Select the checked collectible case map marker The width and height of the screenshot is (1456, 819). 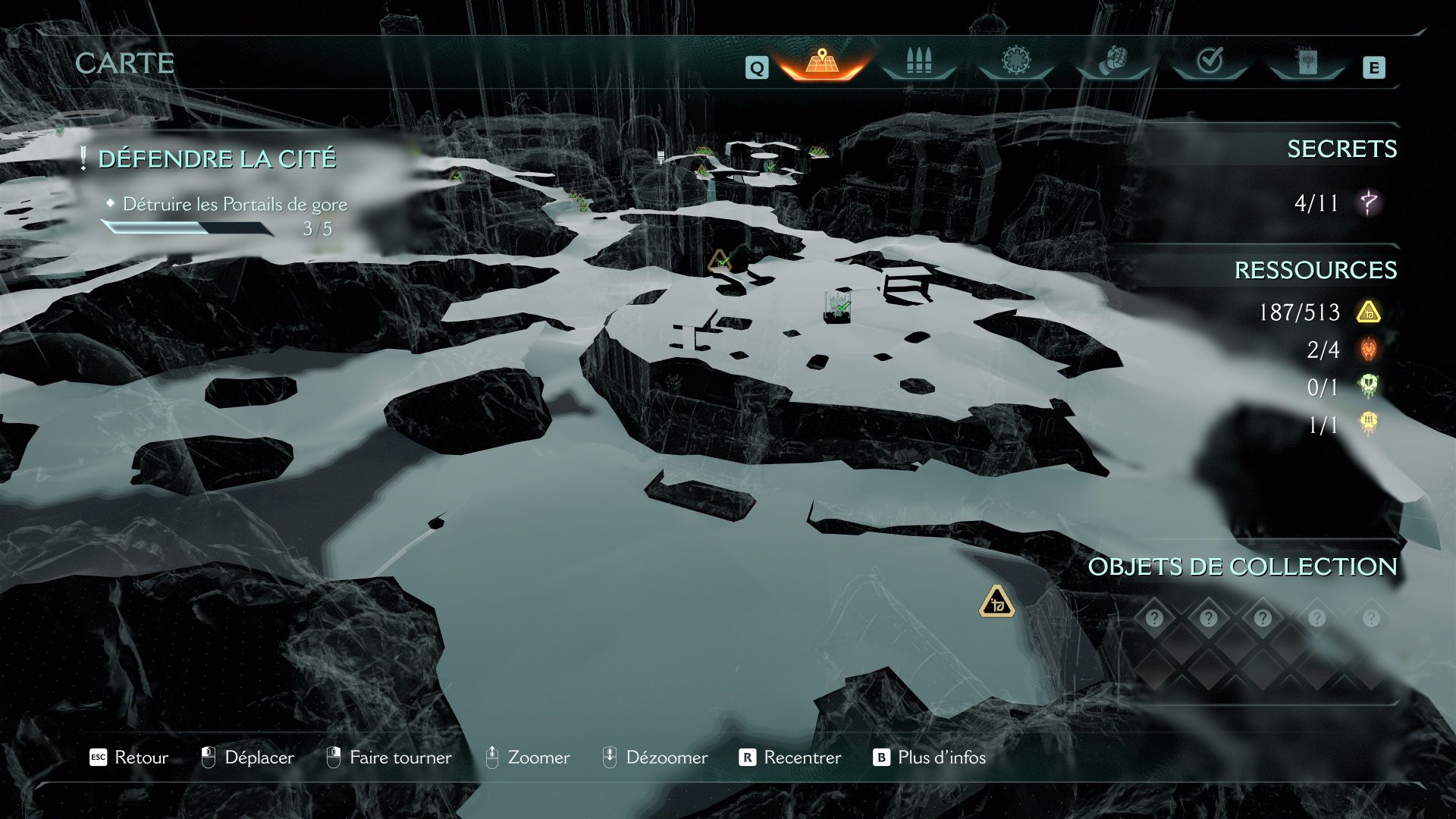pos(838,308)
